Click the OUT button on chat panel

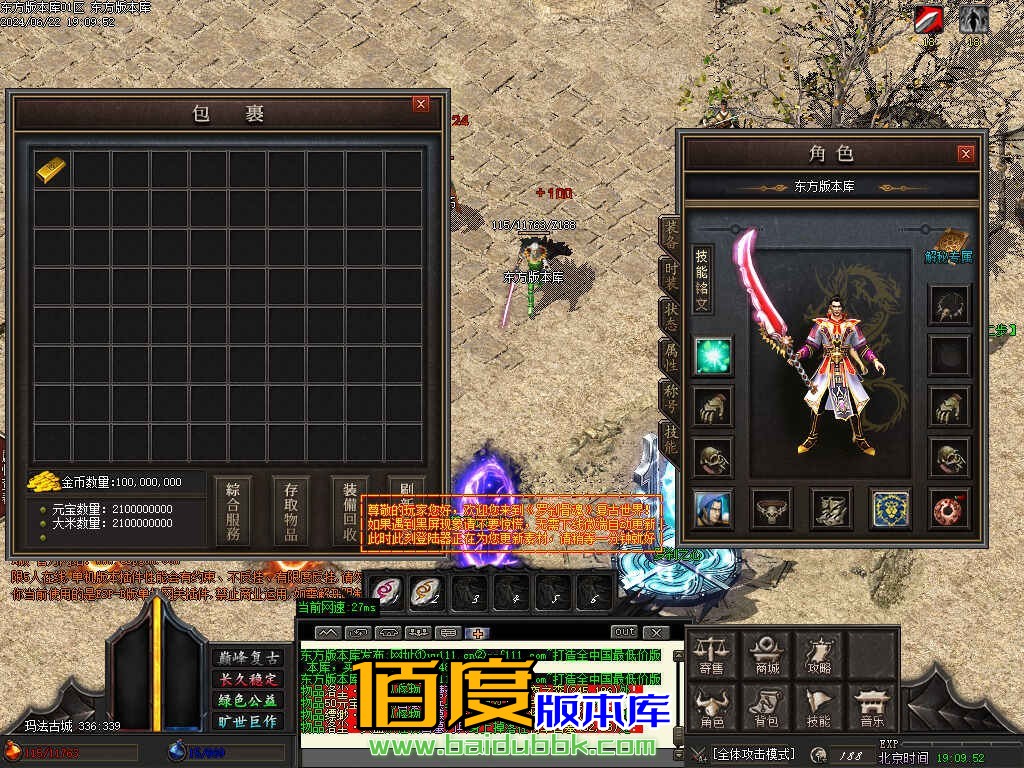pos(624,632)
